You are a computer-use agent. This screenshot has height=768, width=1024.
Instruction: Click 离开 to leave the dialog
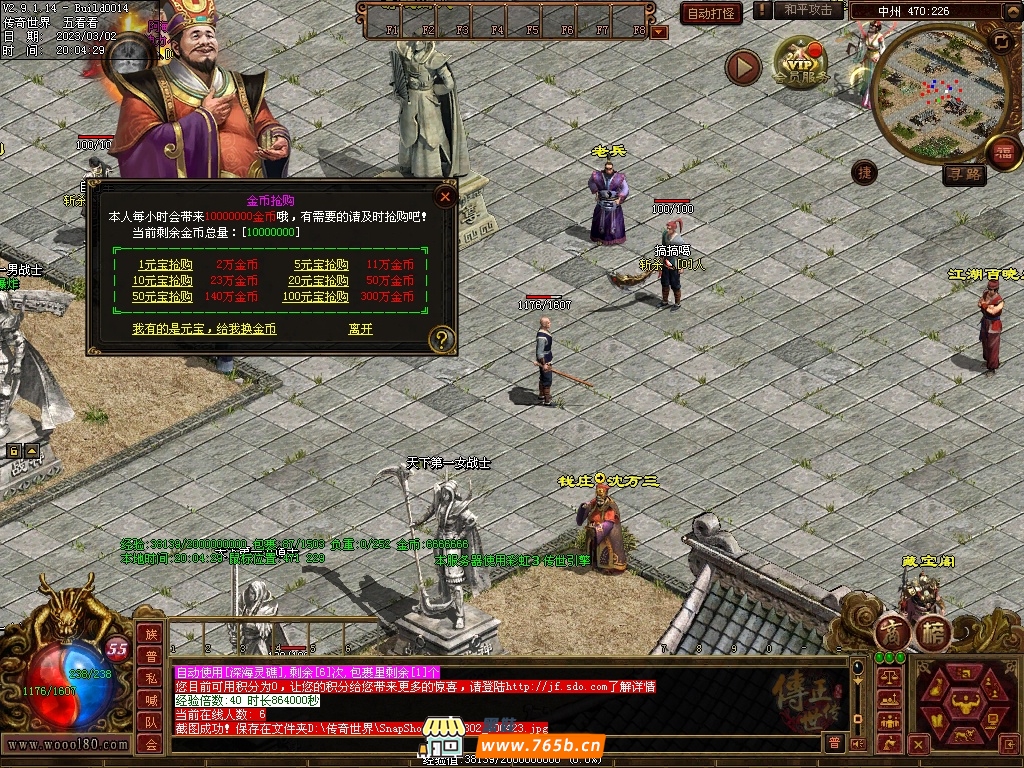pyautogui.click(x=360, y=328)
